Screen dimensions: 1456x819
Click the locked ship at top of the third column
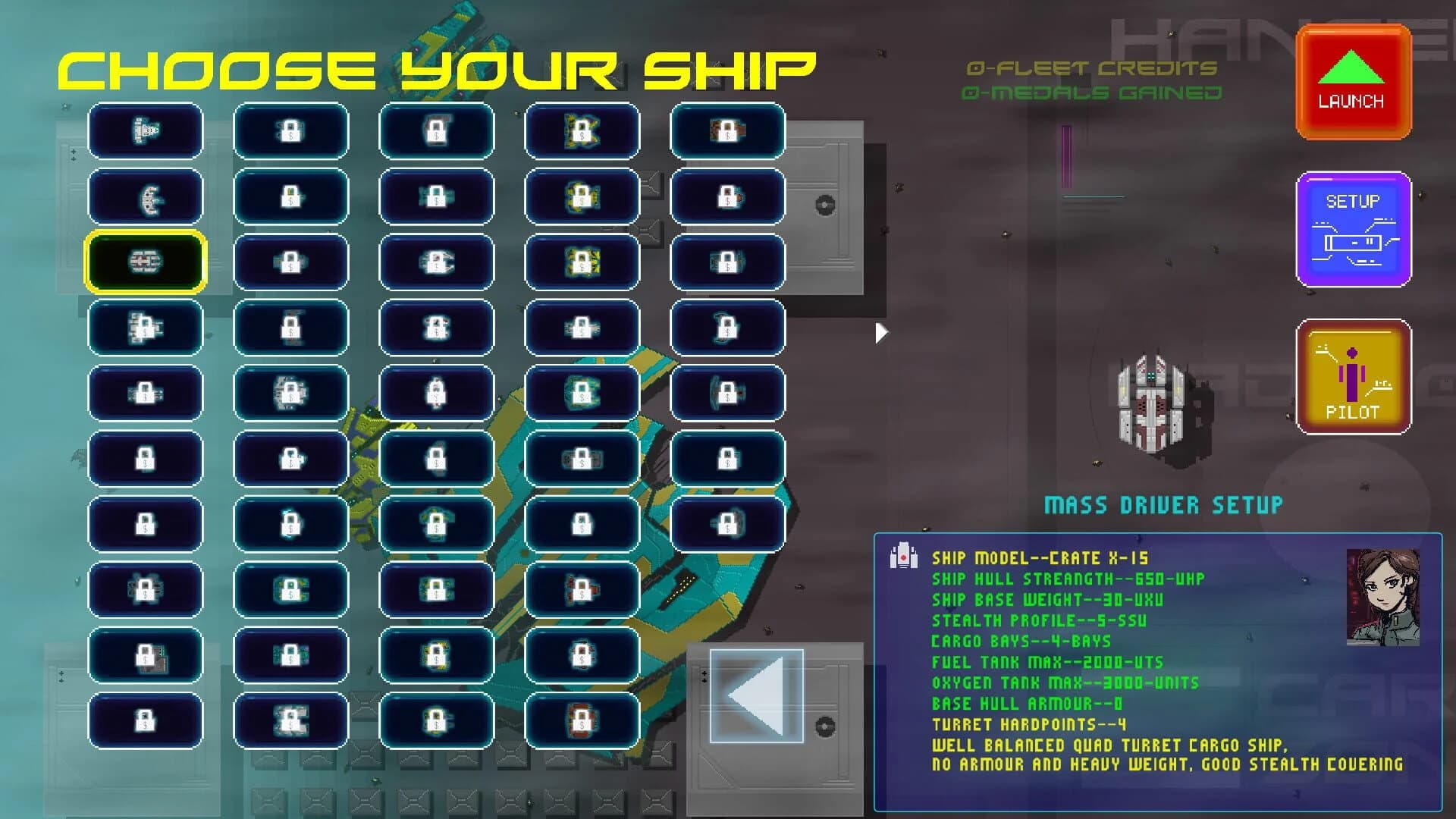pos(437,131)
